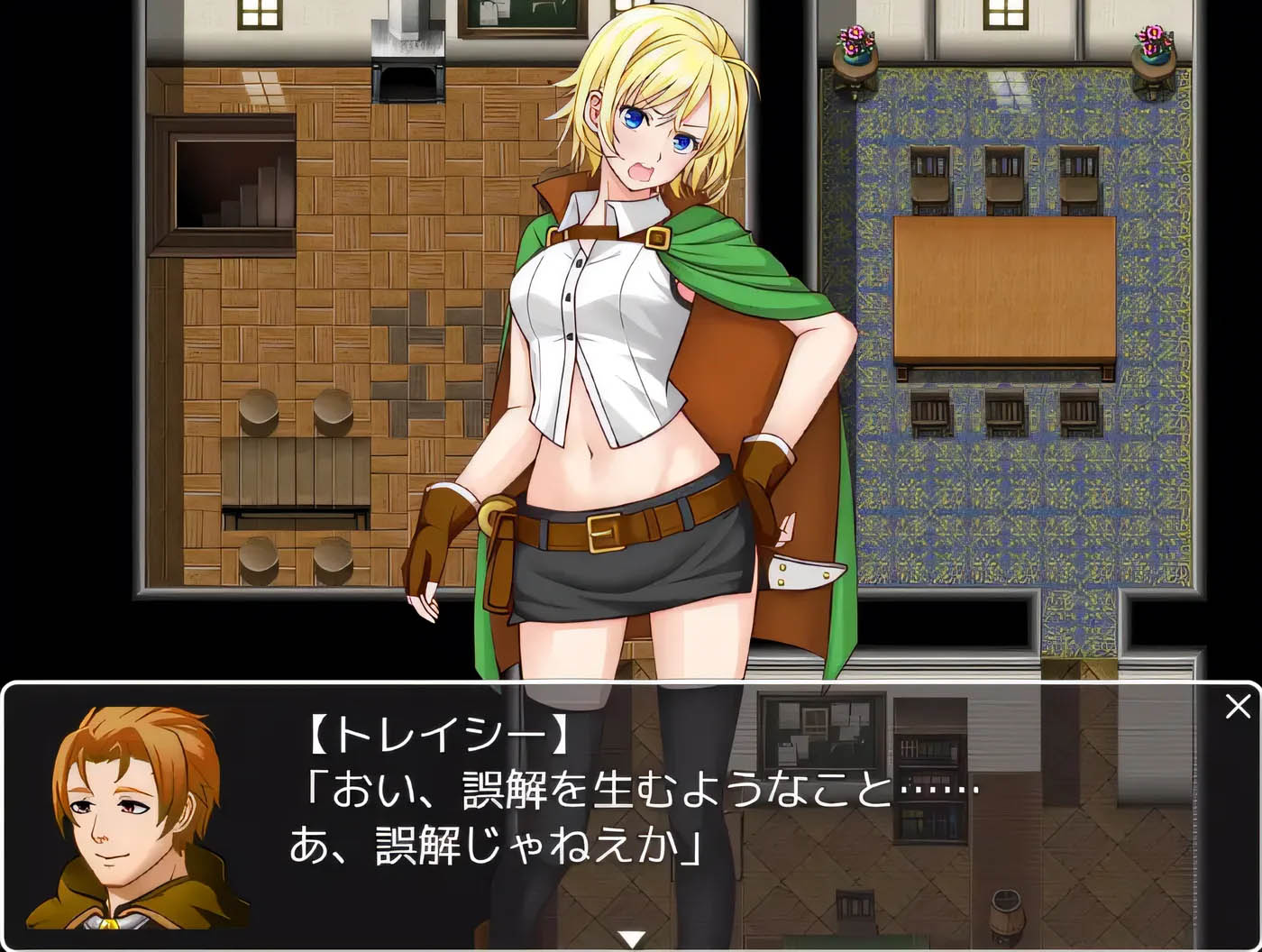Click the continue arrow to advance dialogue
The width and height of the screenshot is (1262, 952).
(x=631, y=938)
